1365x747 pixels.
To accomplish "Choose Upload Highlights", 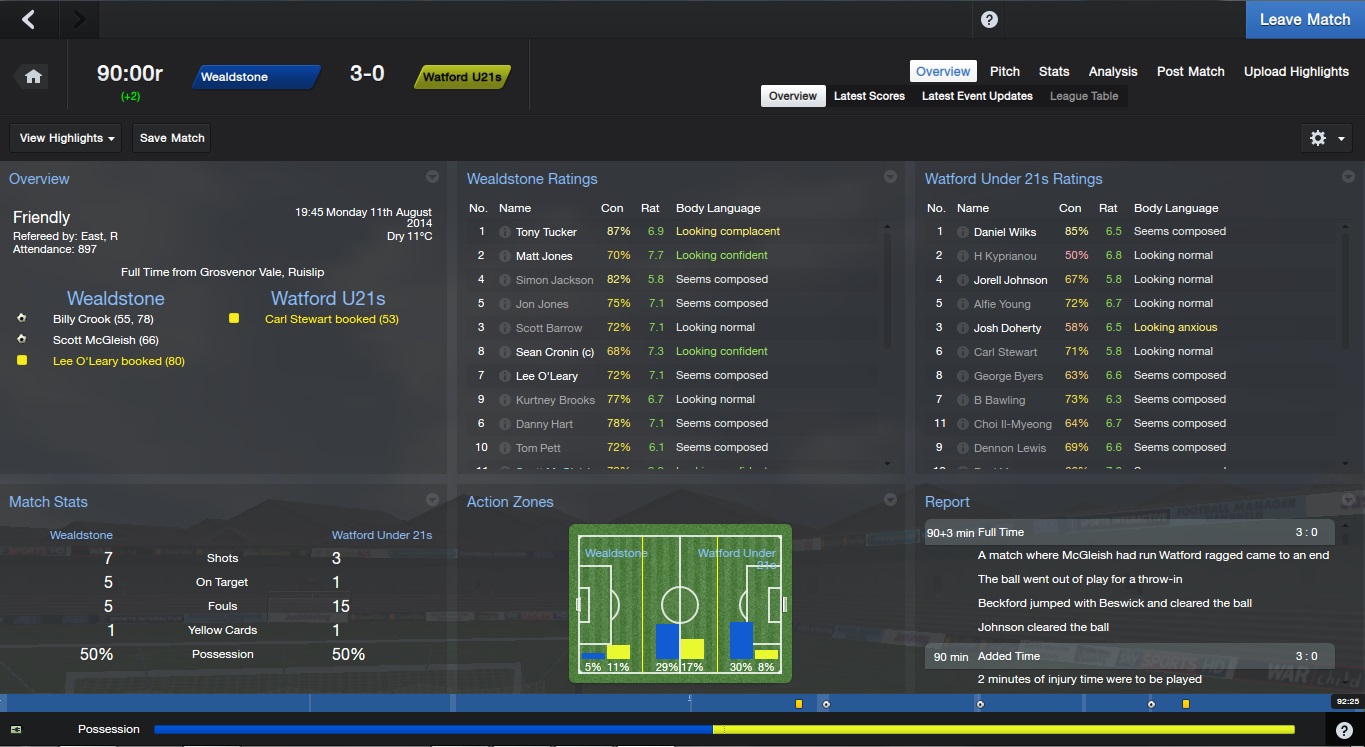I will [x=1296, y=71].
